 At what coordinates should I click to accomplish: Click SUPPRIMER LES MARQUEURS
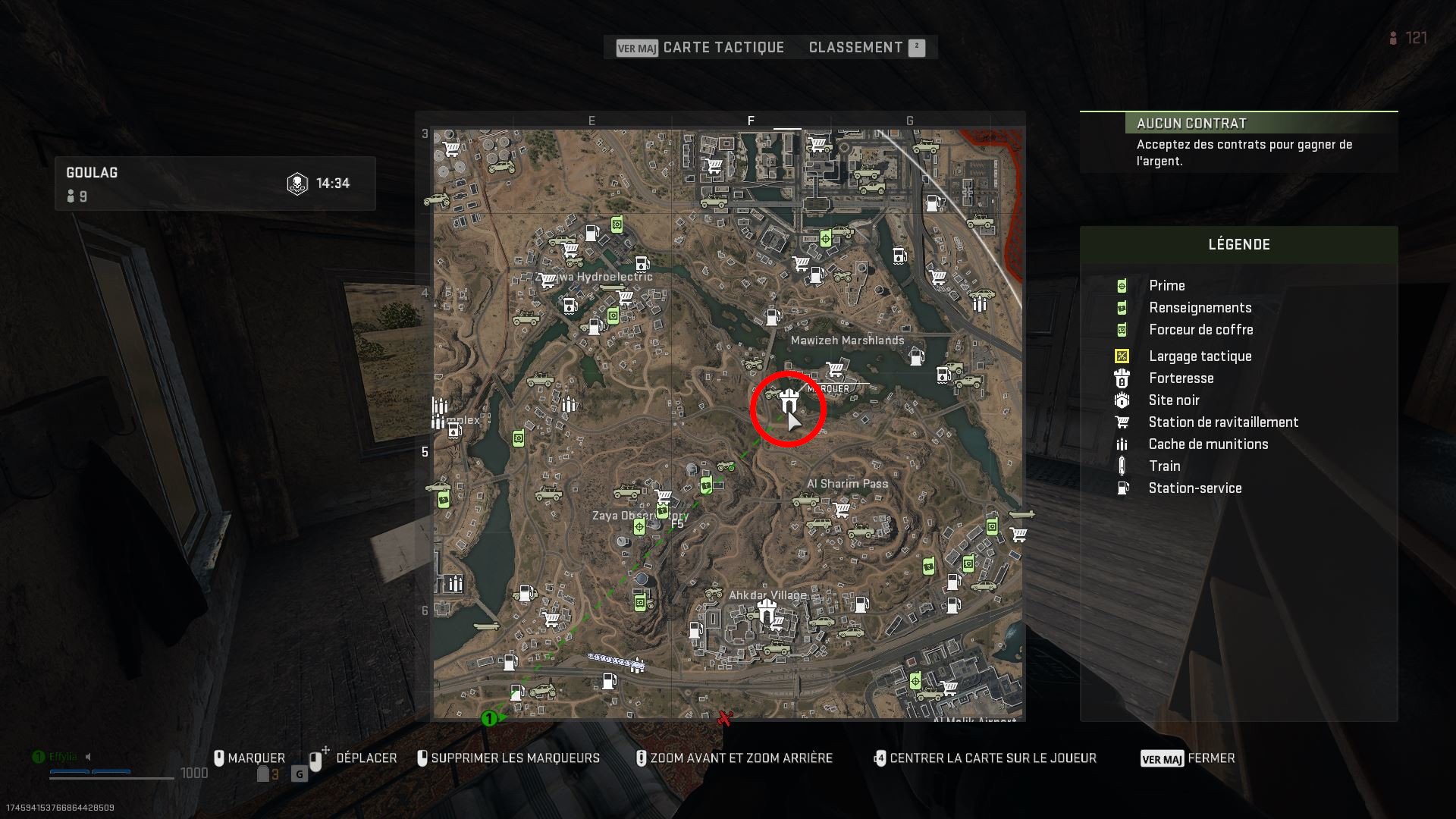(x=514, y=758)
